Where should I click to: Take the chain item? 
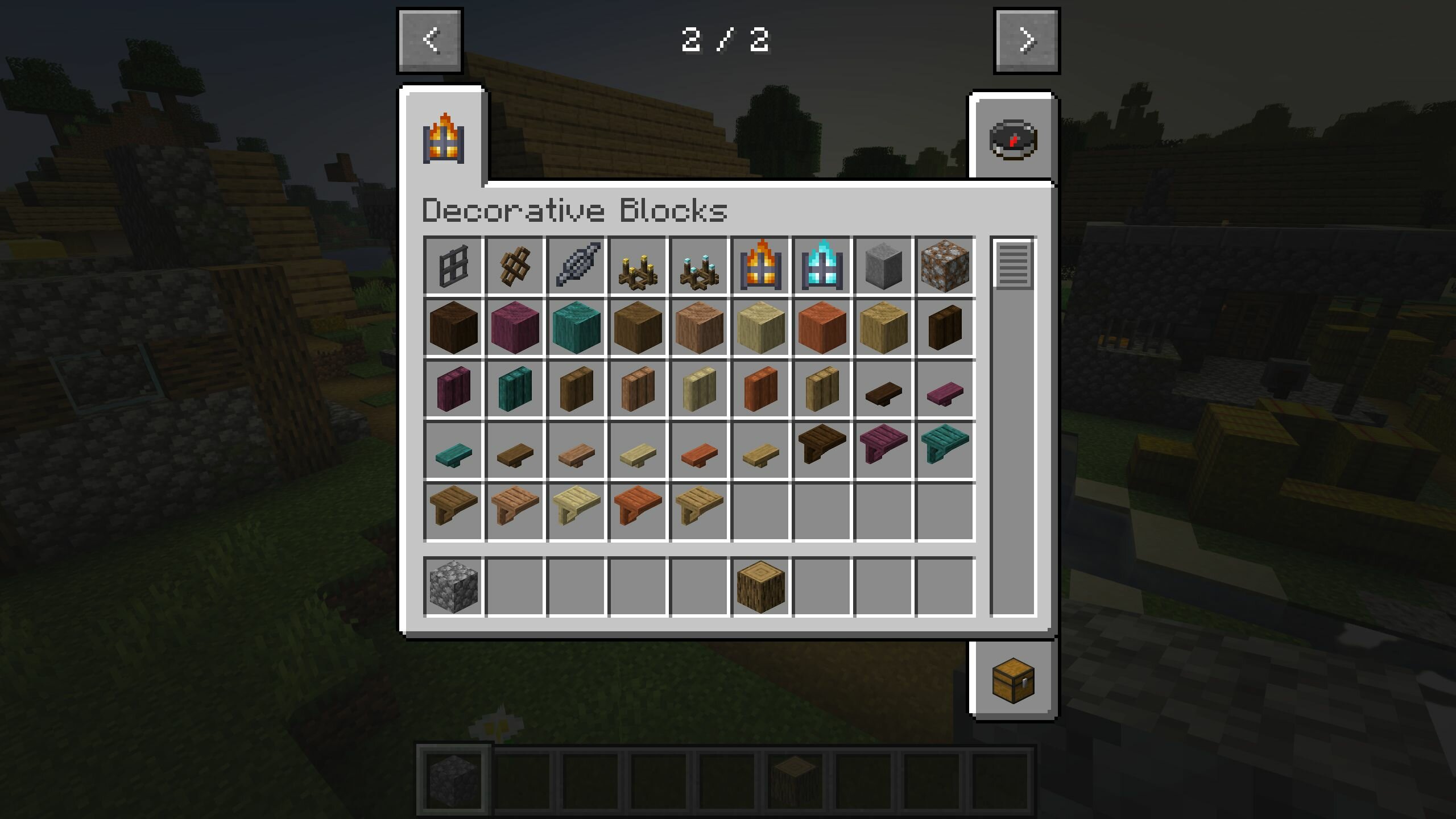[x=576, y=266]
